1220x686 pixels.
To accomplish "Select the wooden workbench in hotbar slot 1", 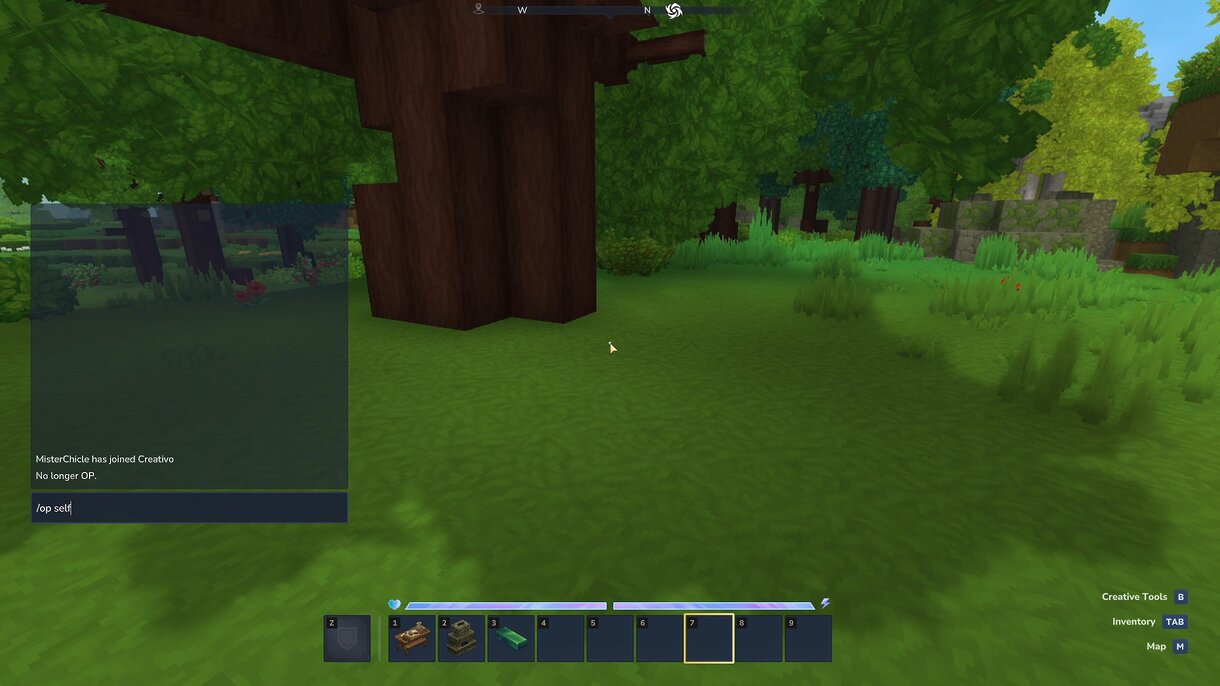I will point(412,638).
